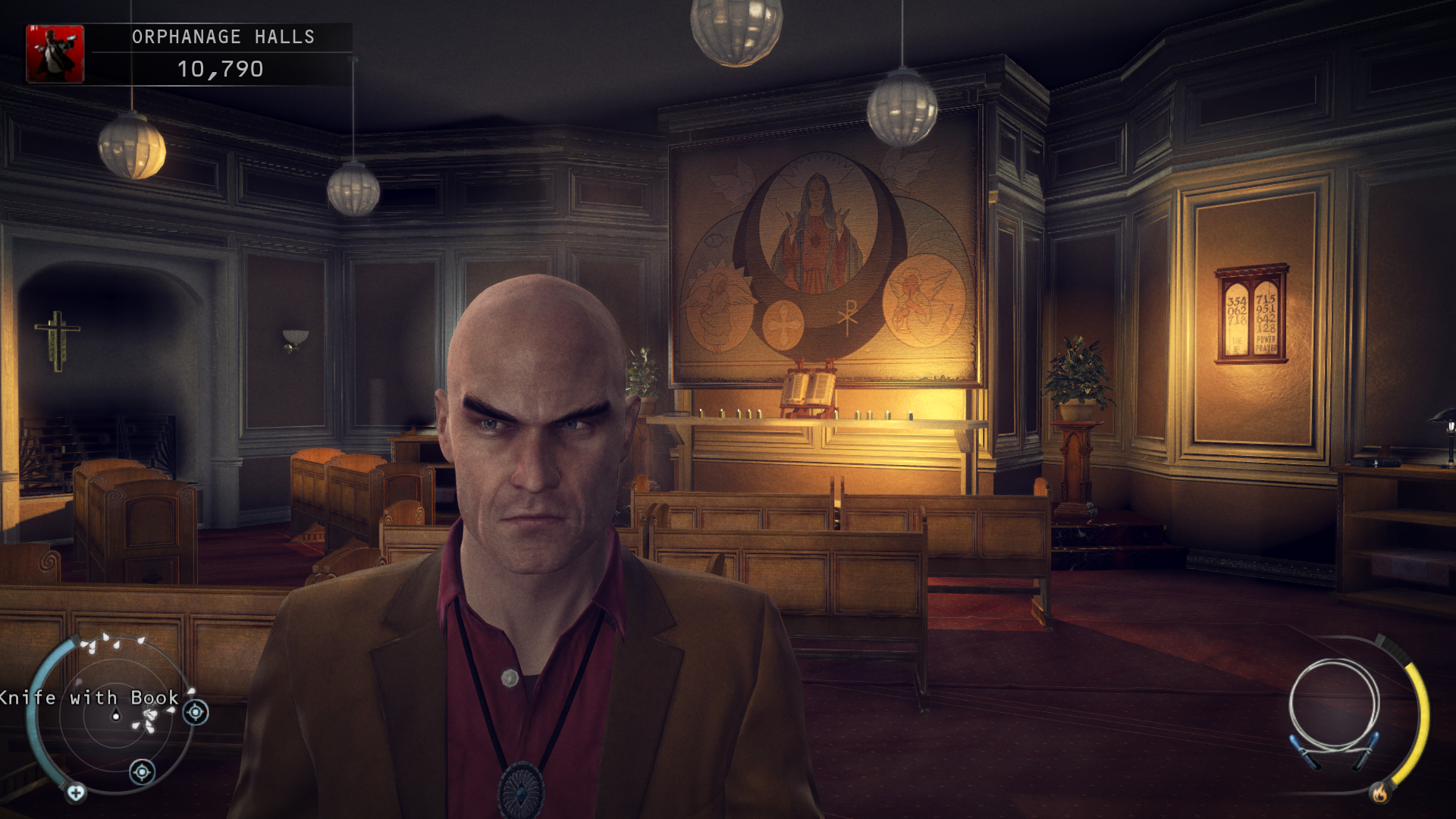Select the target marker beside Knife with Book

tap(196, 712)
